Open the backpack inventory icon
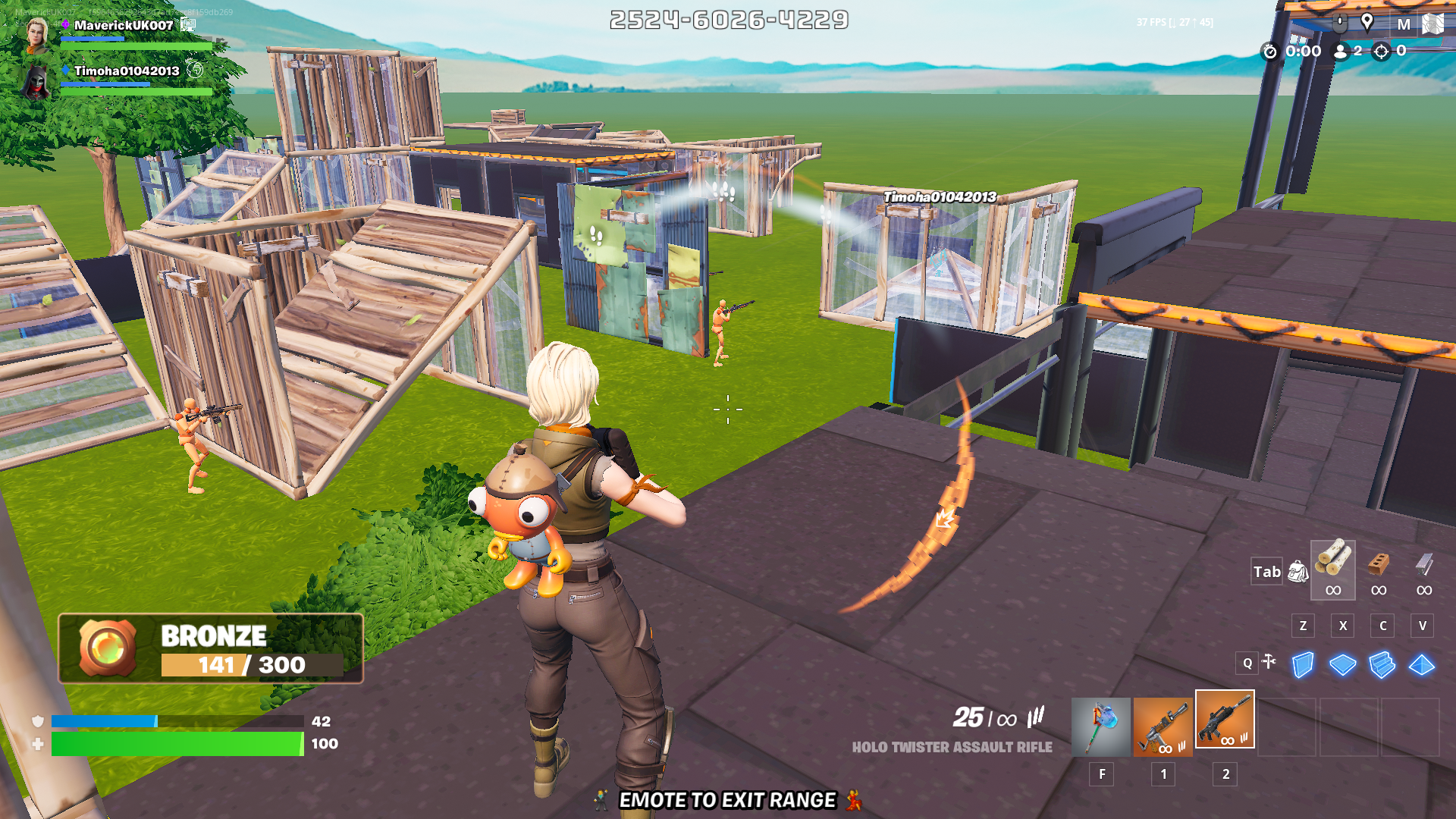 click(1298, 572)
